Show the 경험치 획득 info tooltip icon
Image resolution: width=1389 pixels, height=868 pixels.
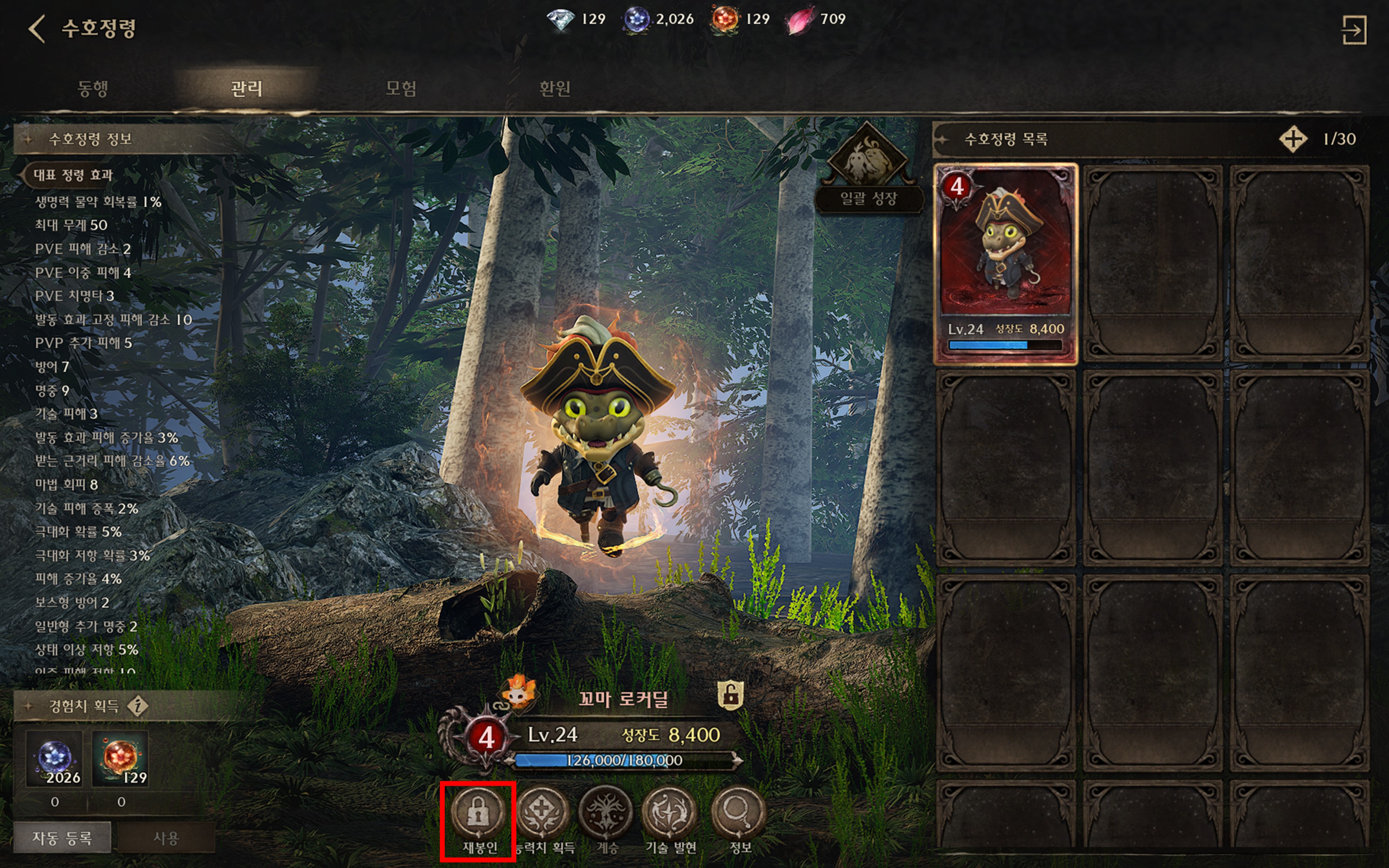[138, 706]
